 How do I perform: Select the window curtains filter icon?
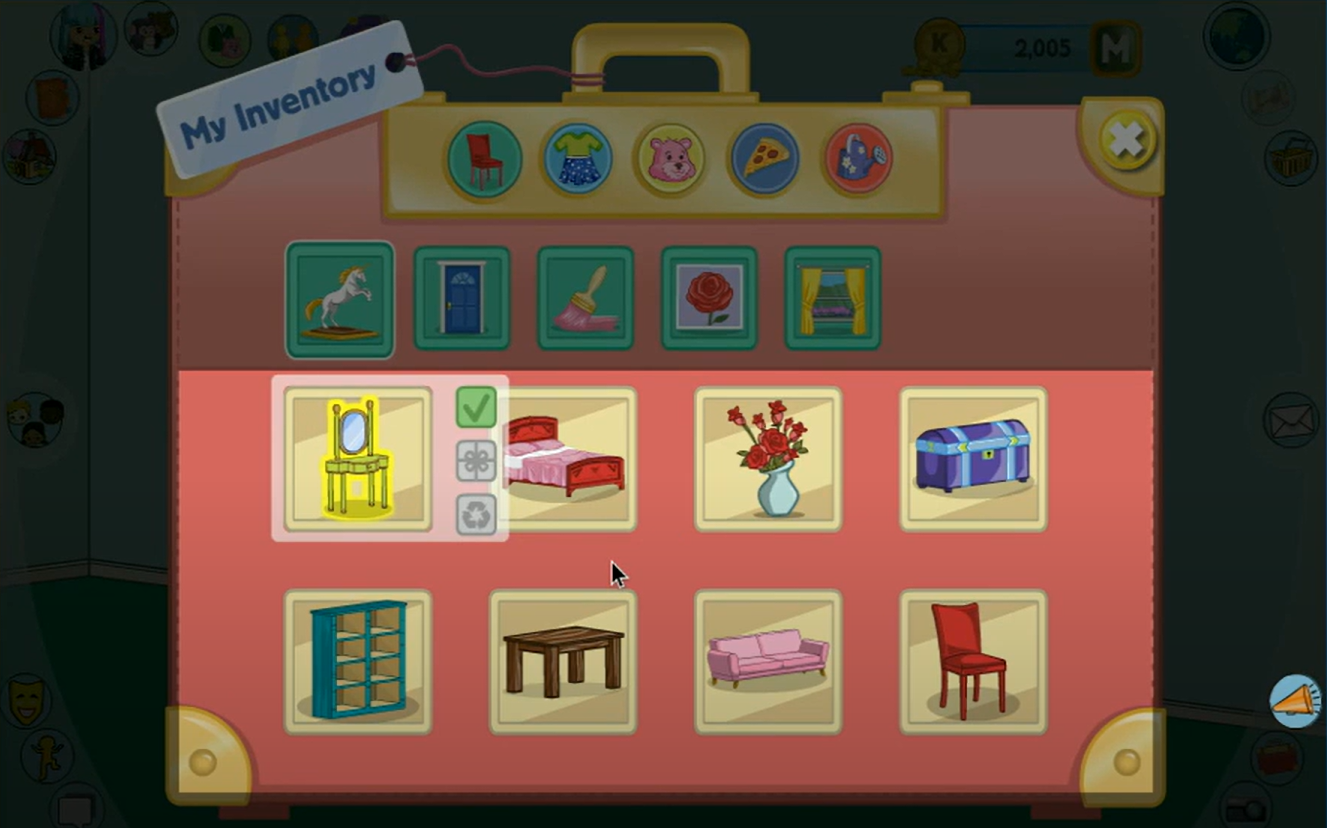tap(832, 297)
